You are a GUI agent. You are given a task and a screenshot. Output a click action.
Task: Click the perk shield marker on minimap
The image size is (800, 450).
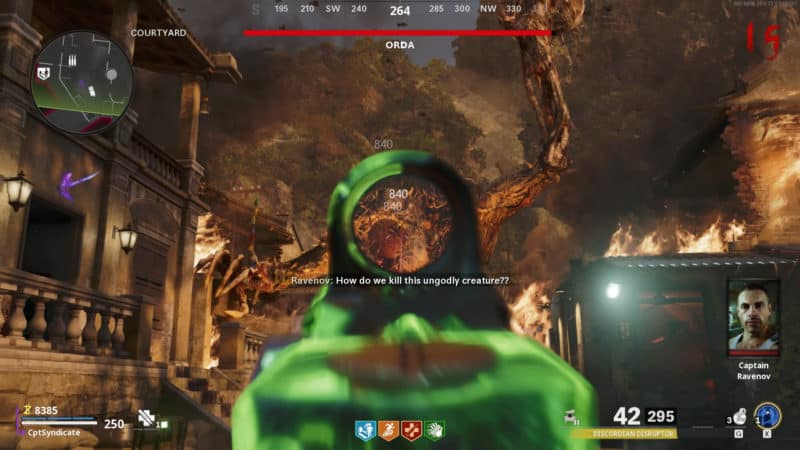tap(43, 73)
